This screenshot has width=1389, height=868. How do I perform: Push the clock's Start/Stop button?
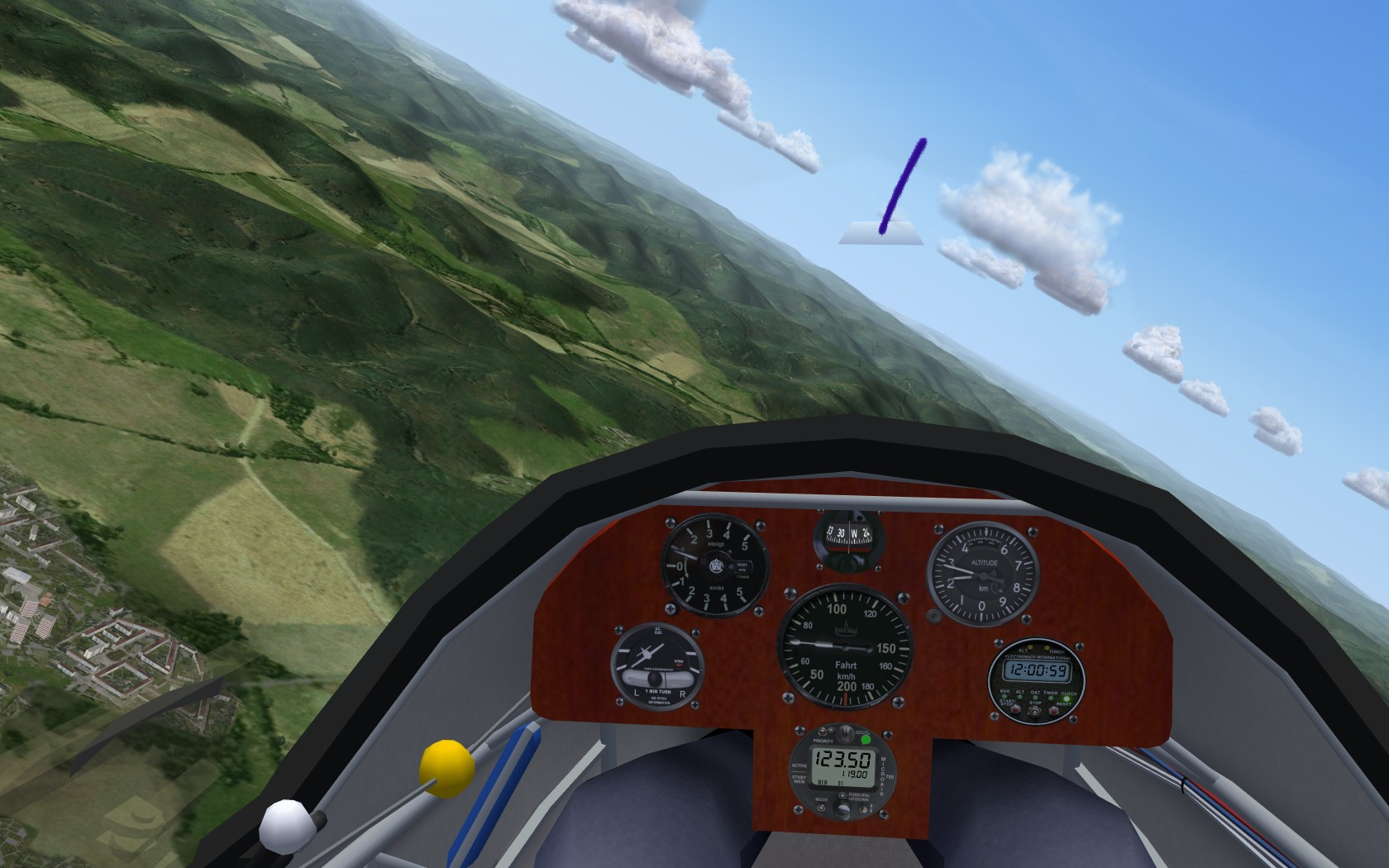1014,710
